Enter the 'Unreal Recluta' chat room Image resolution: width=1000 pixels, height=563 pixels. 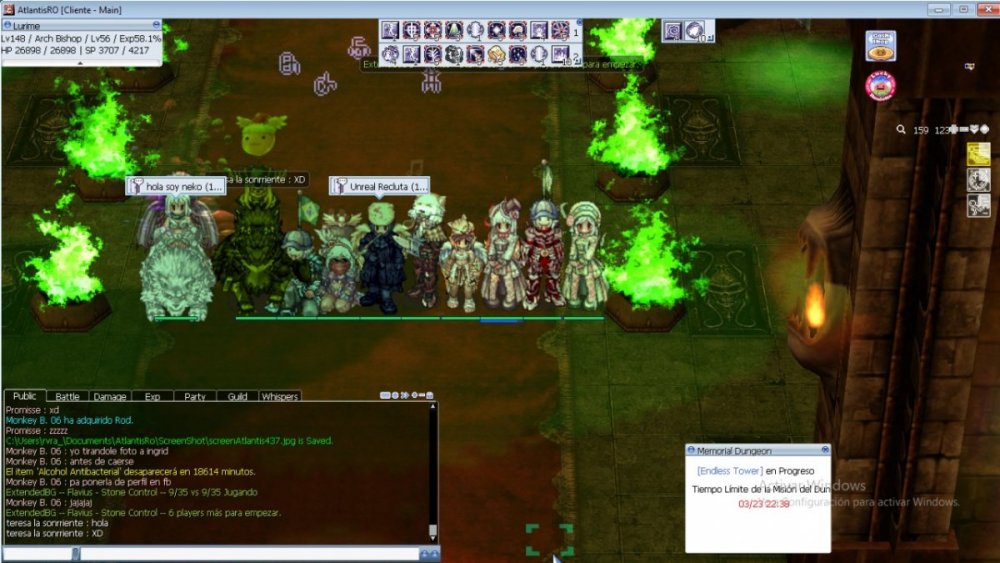click(x=379, y=186)
